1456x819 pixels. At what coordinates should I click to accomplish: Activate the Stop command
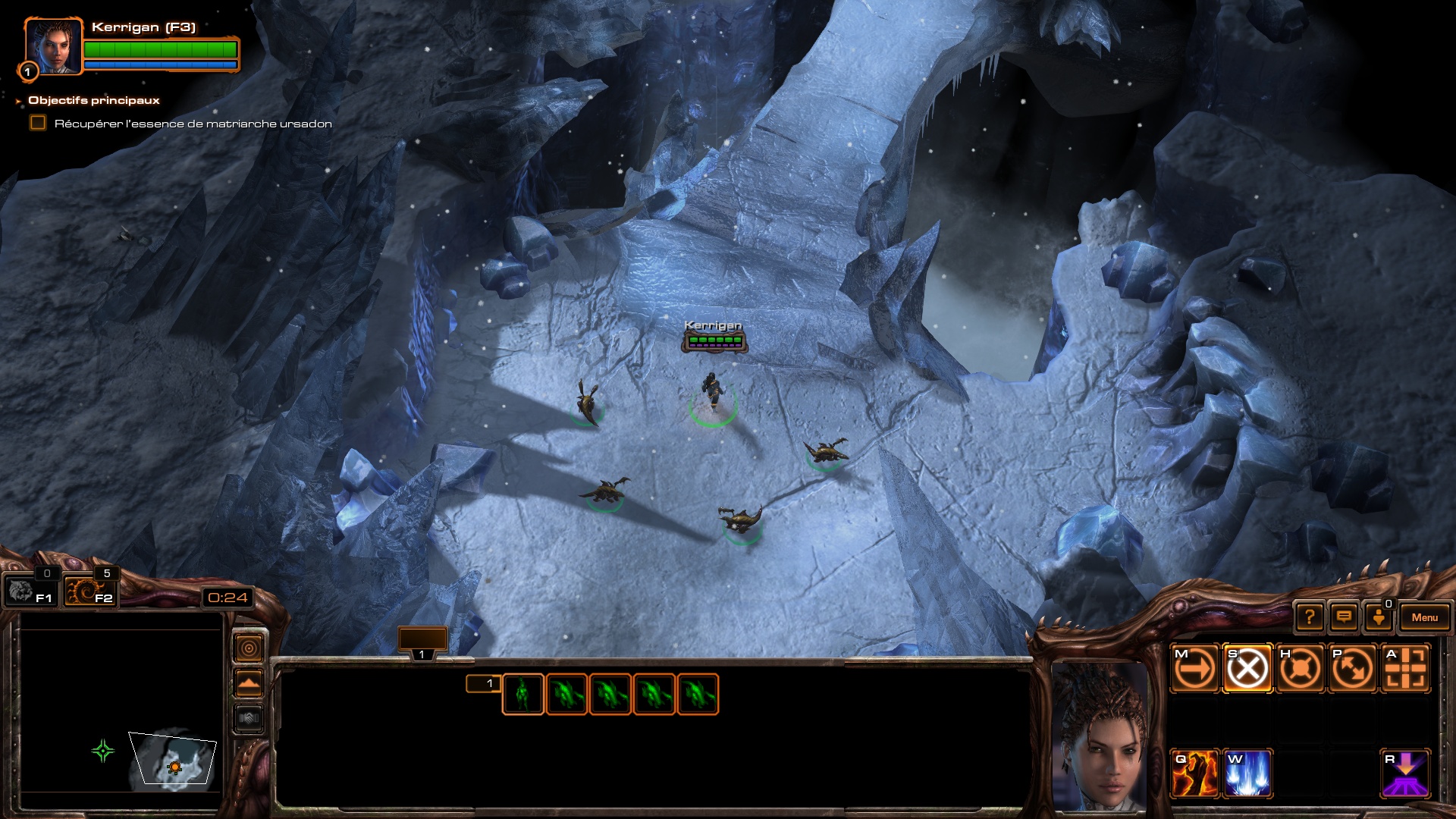1247,669
